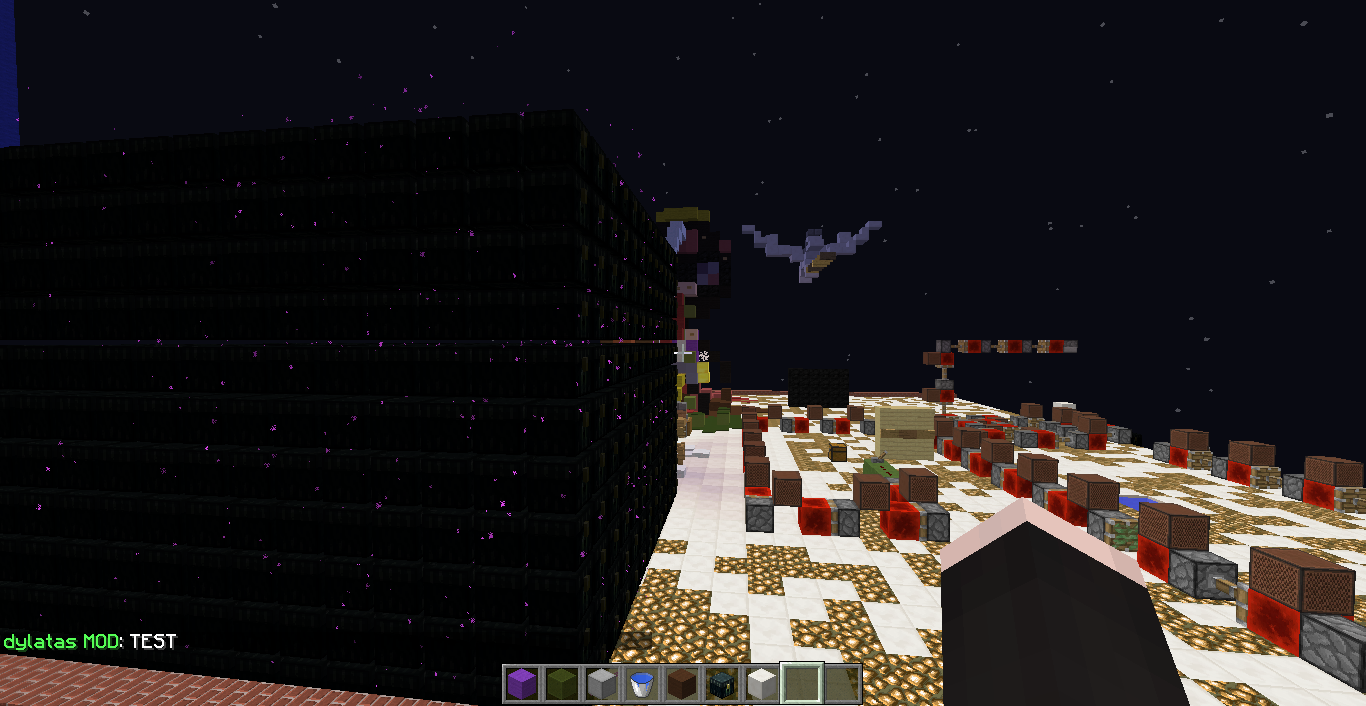Select the brown block hotbar slot
Screen dimensions: 1366x706
click(681, 684)
